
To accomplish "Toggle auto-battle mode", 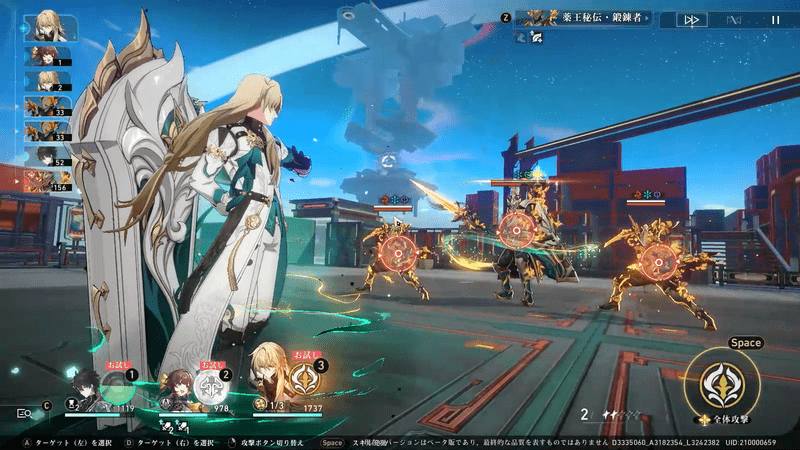I will 735,19.
